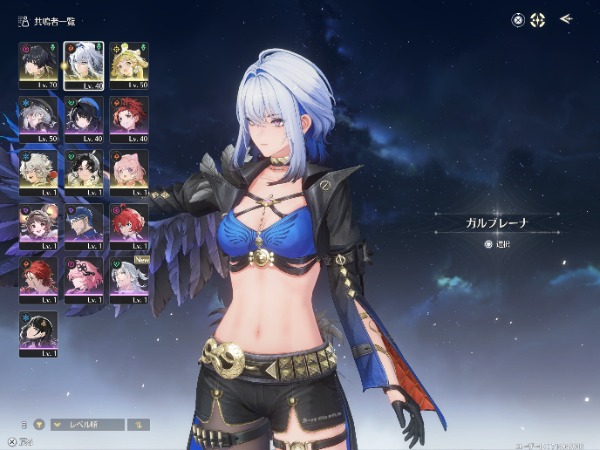Click the back arrow icon

pyautogui.click(x=566, y=19)
